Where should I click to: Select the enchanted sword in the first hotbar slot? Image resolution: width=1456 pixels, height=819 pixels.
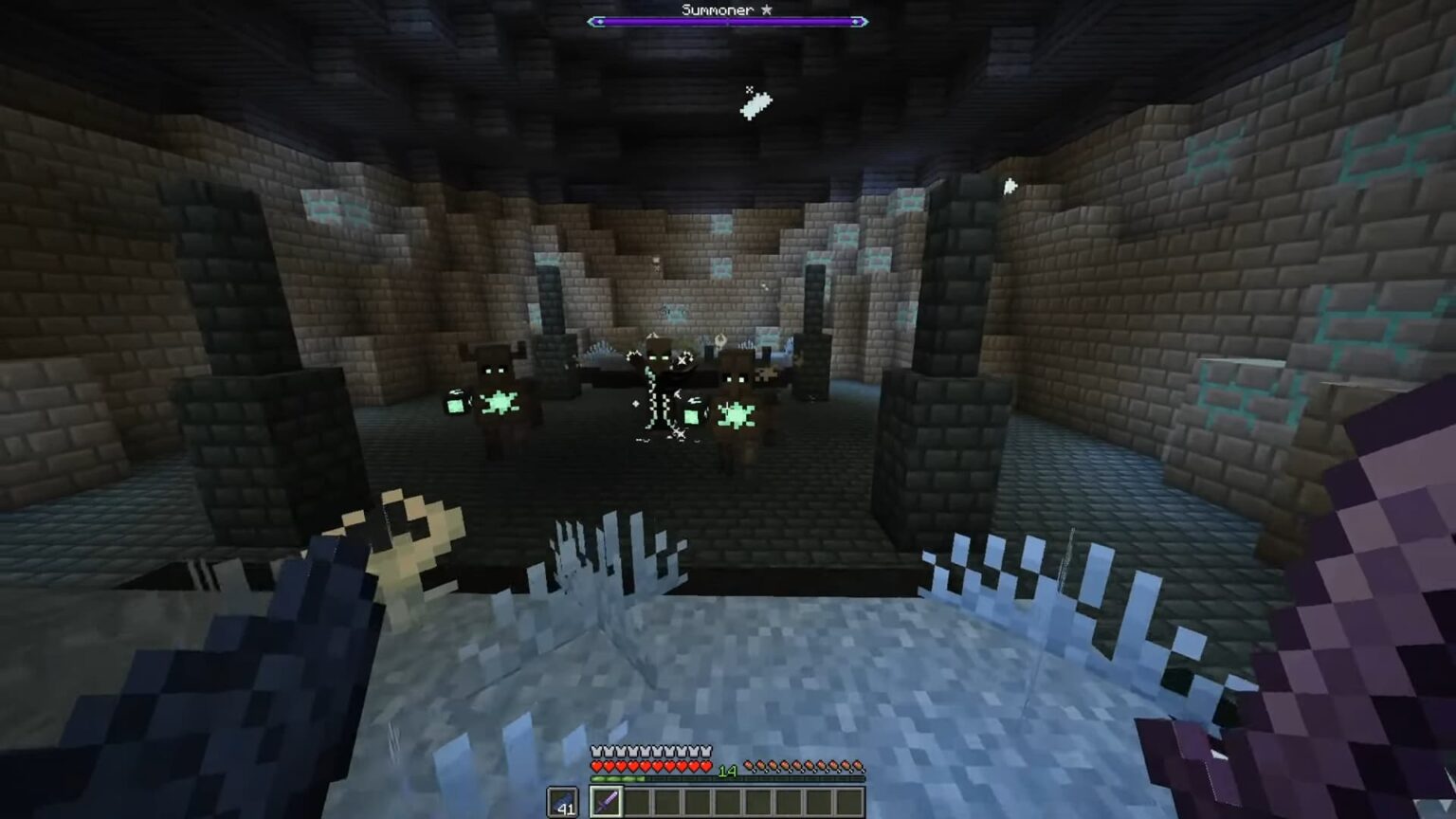point(607,801)
